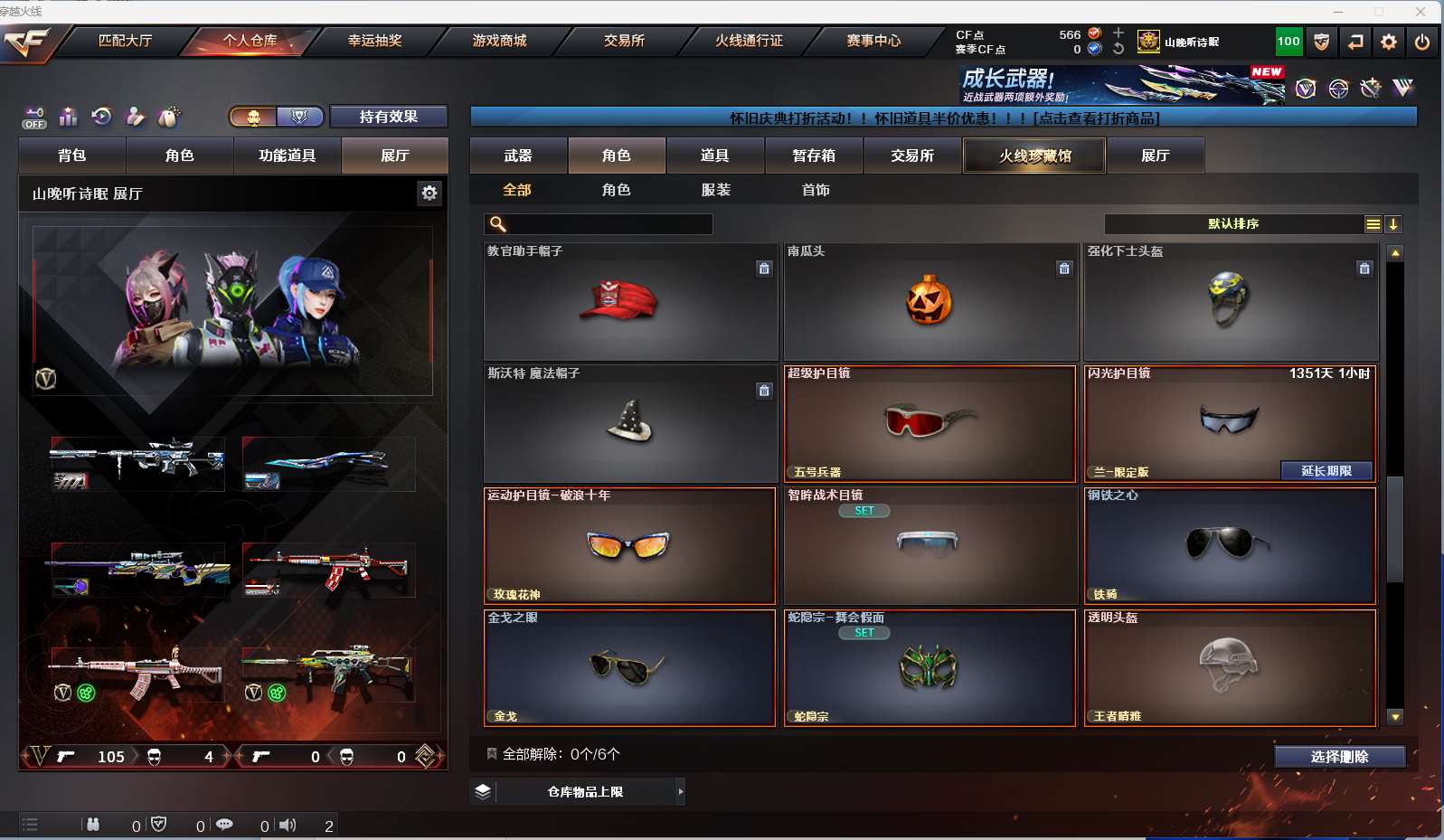The width and height of the screenshot is (1444, 840).
Task: Open the 暂存箱 tab
Action: 814,156
